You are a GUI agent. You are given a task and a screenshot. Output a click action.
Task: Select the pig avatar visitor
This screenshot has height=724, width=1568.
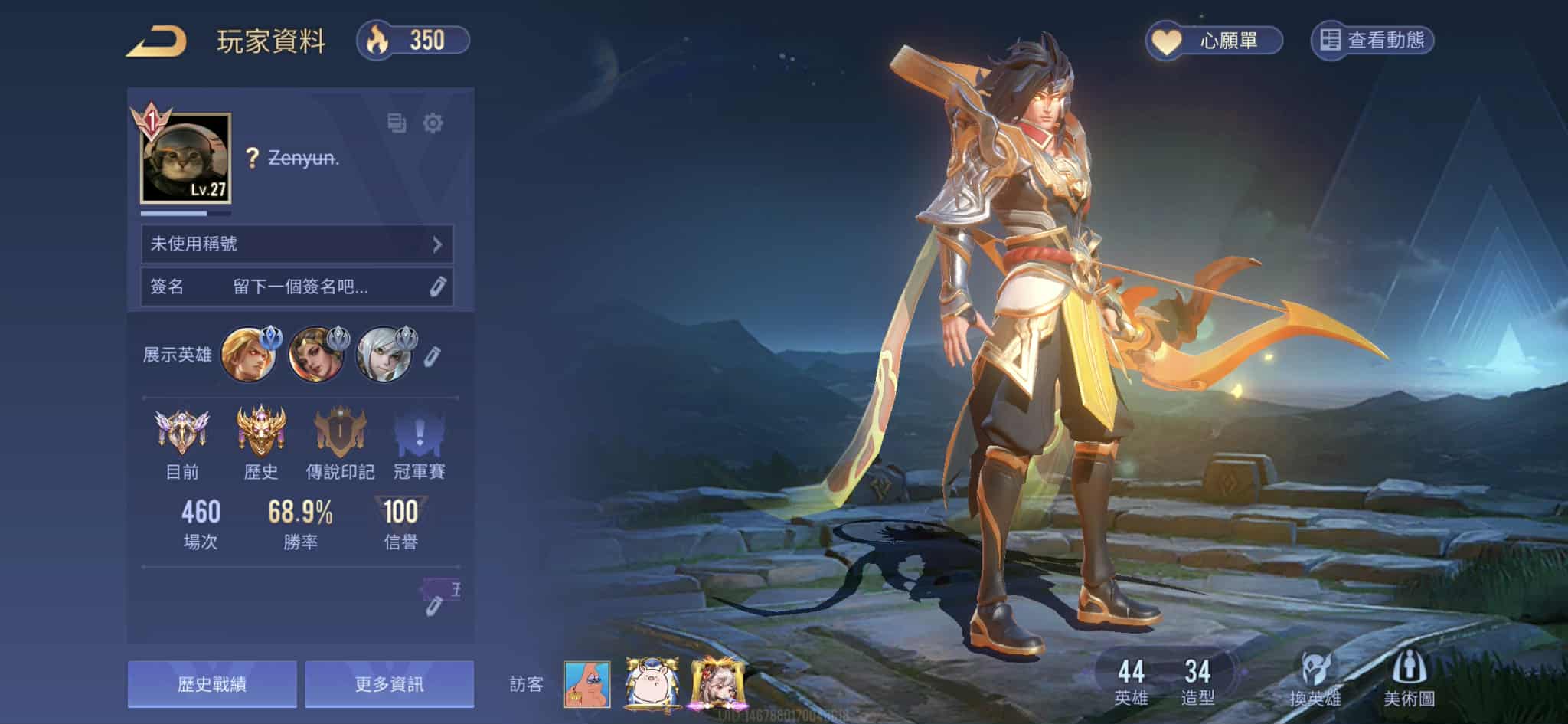[653, 683]
